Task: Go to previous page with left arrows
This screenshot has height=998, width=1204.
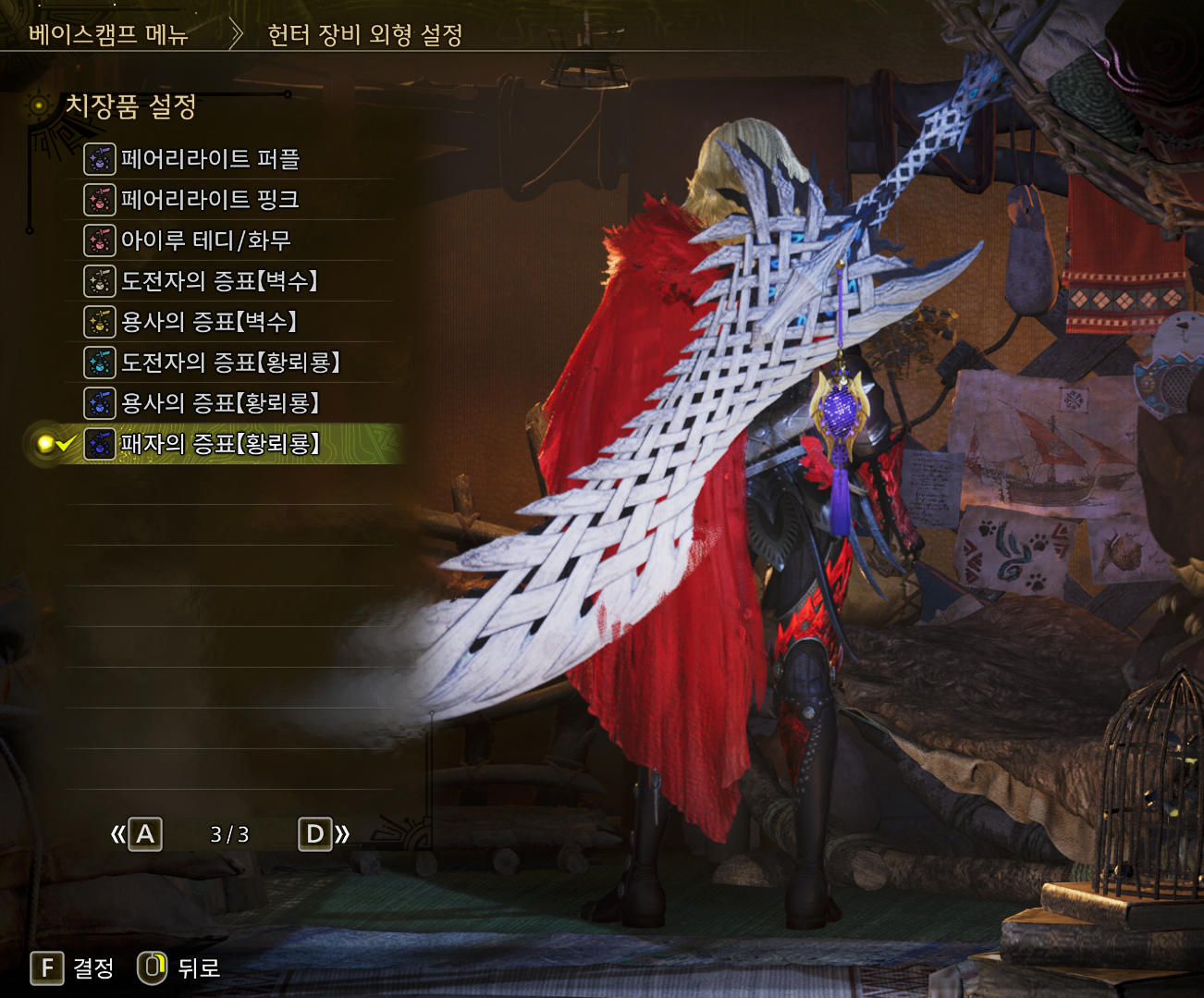Action: (136, 834)
